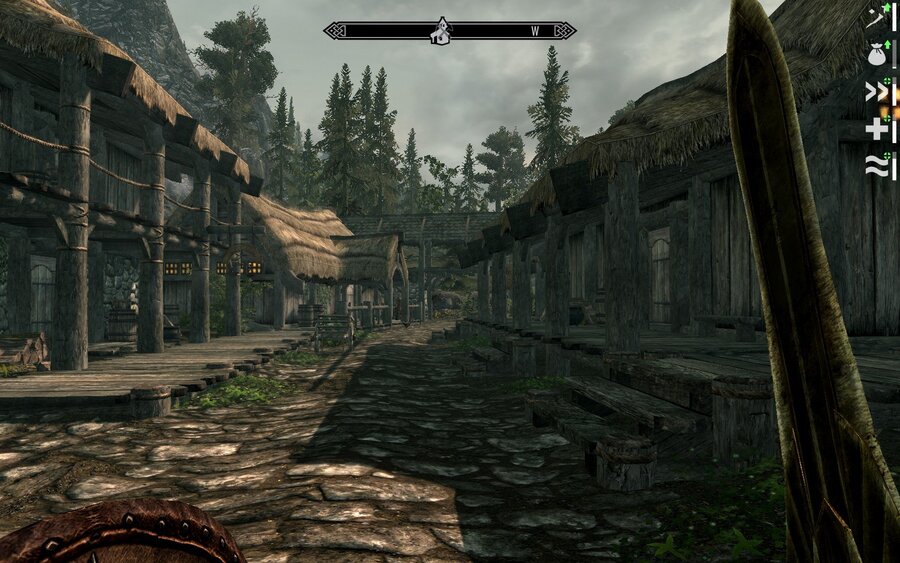Click the building marker on the compass
The width and height of the screenshot is (900, 563).
tap(441, 32)
